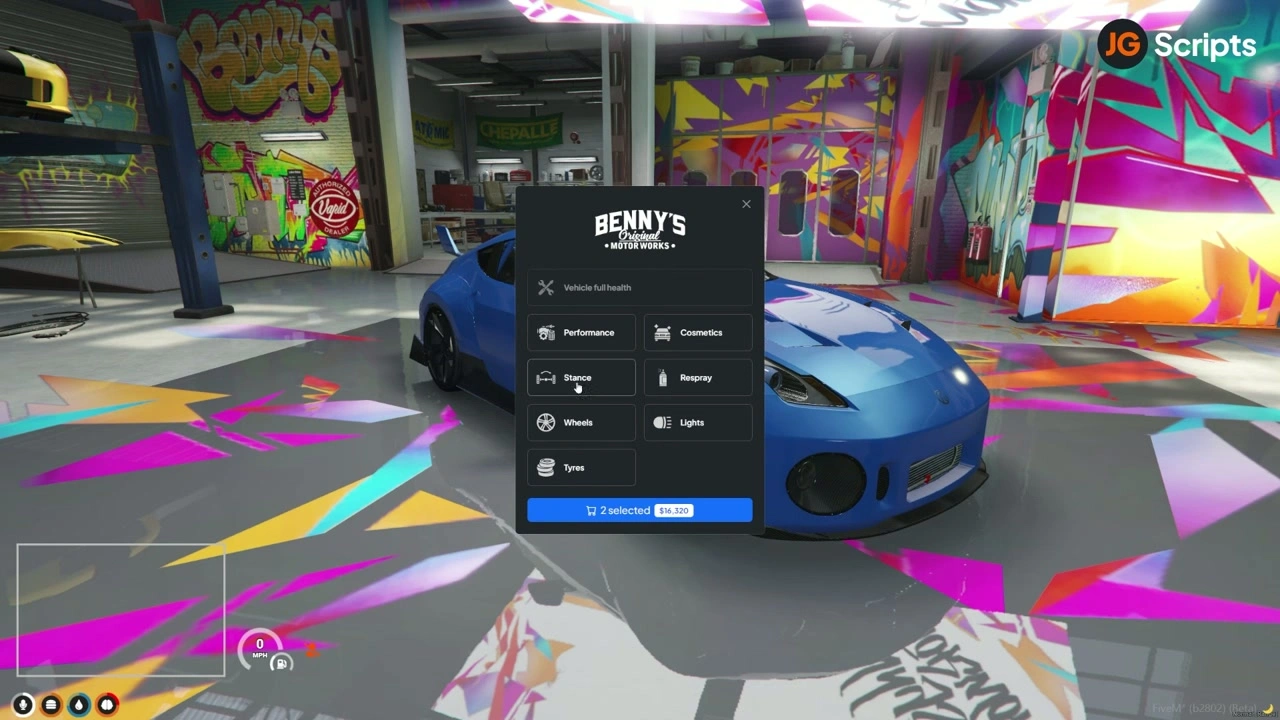Choose the Respray option

click(x=698, y=378)
